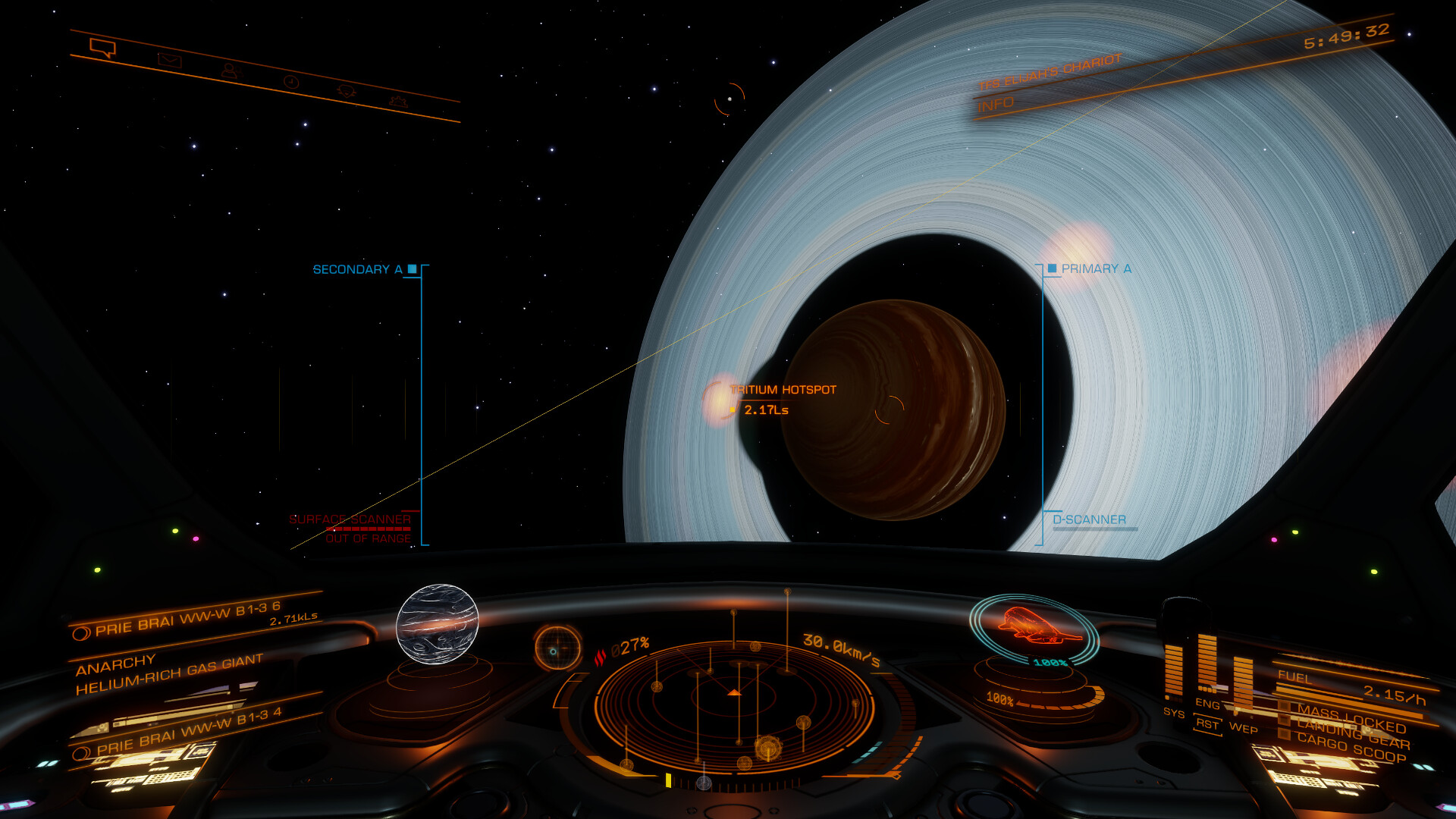The image size is (1456, 819).
Task: Show the clock history tab
Action: point(291,82)
